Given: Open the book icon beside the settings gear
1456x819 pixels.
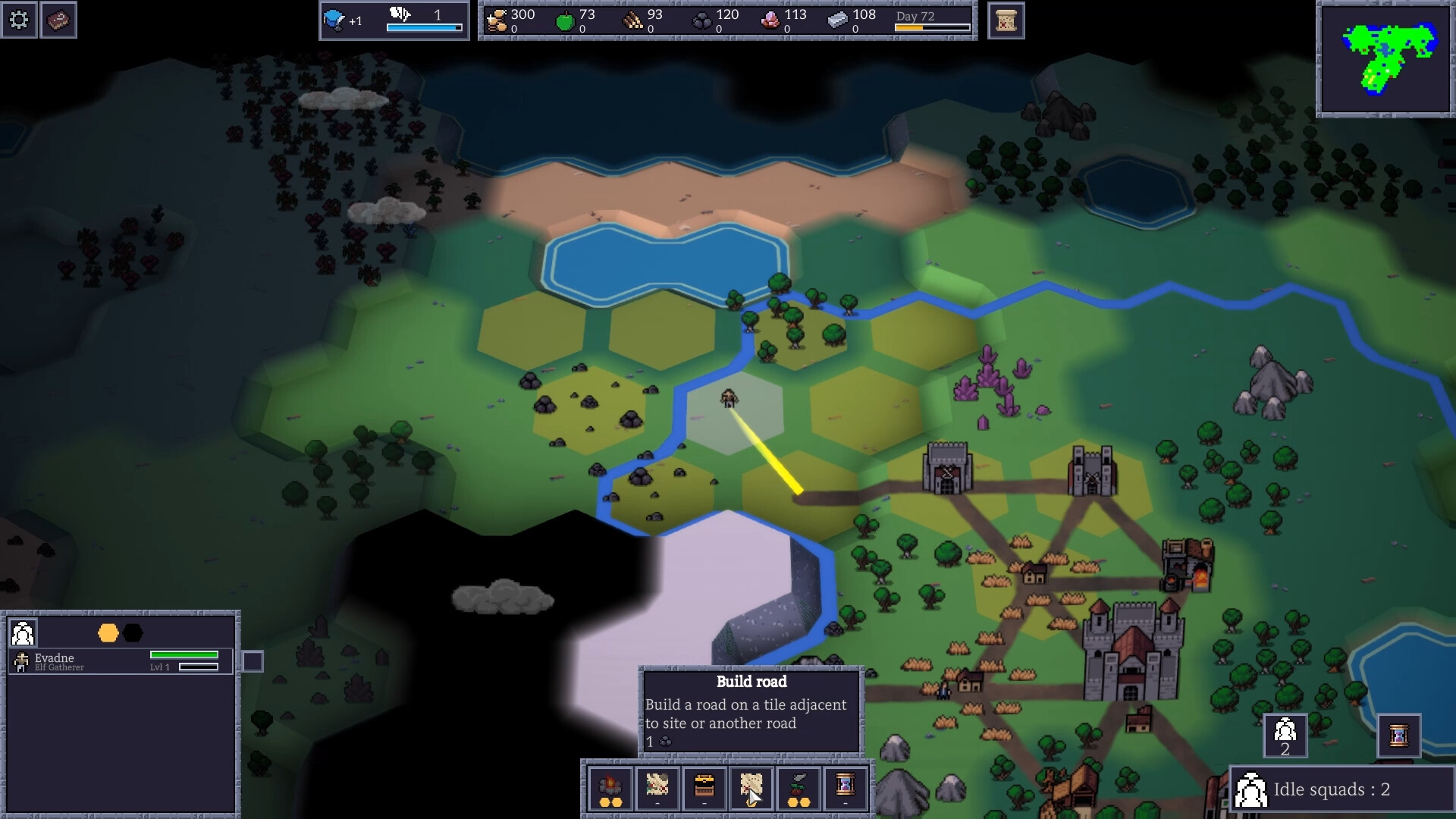Looking at the screenshot, I should tap(58, 20).
